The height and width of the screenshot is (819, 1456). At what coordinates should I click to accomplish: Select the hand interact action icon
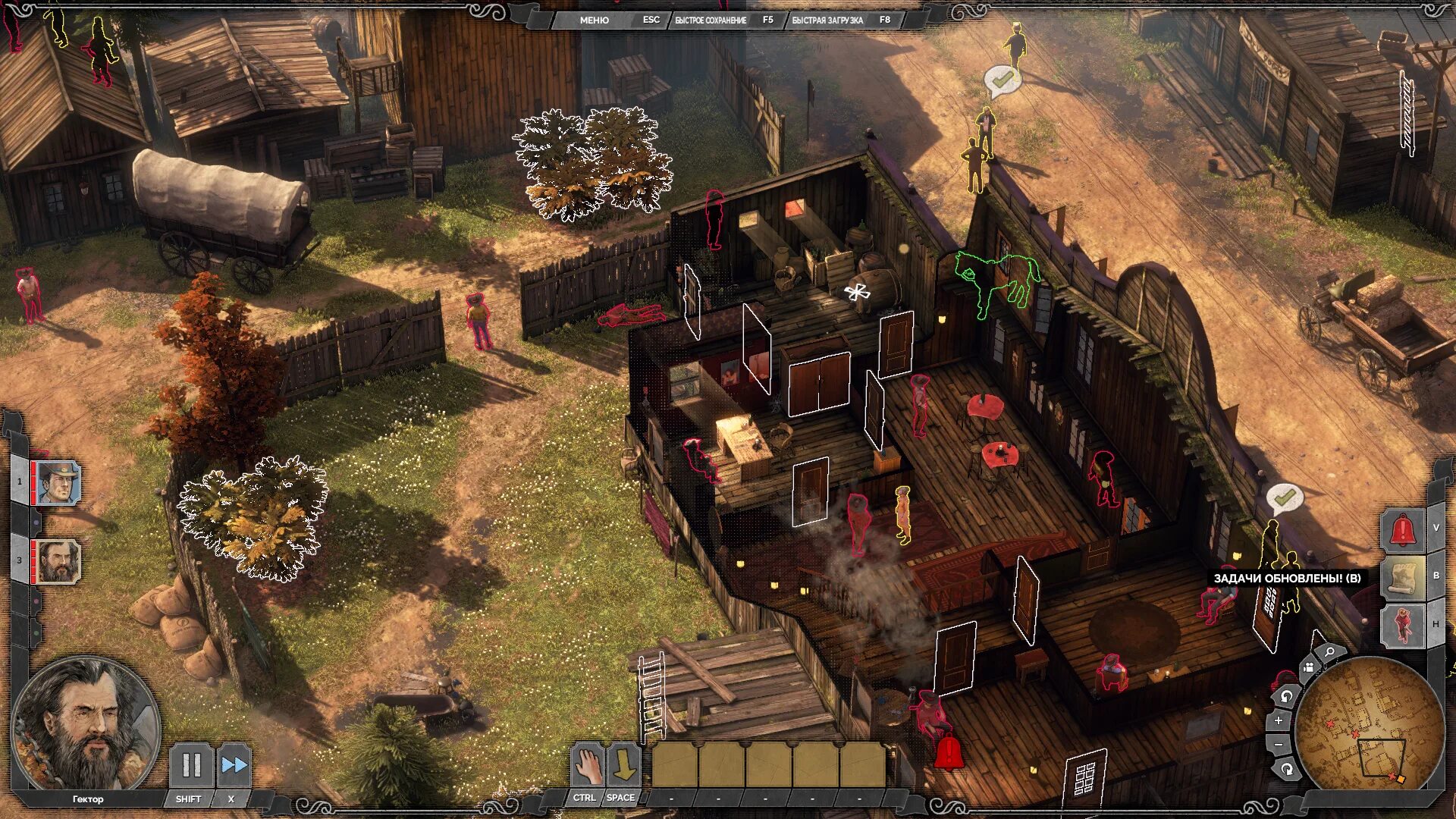pyautogui.click(x=588, y=765)
